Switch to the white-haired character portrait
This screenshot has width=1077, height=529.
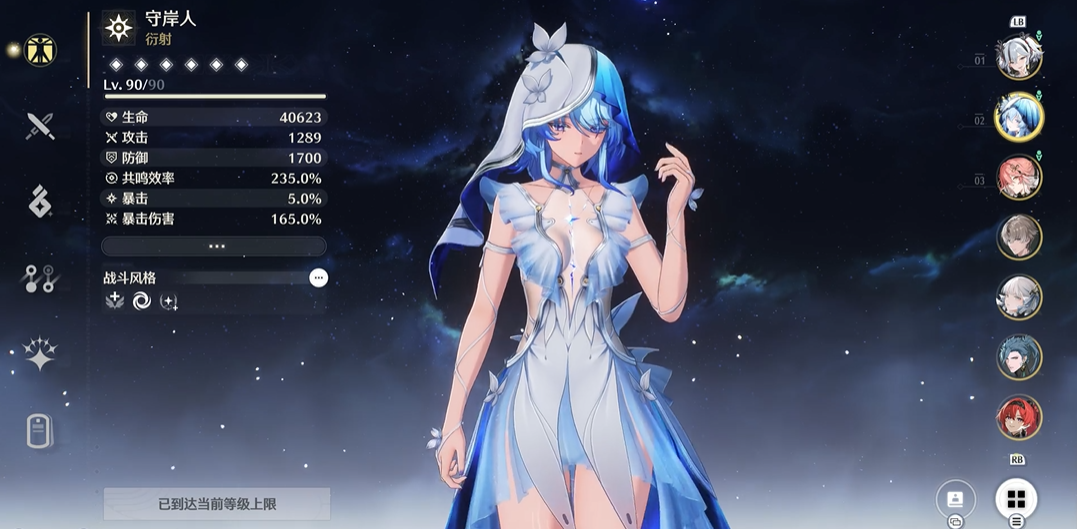point(1019,297)
